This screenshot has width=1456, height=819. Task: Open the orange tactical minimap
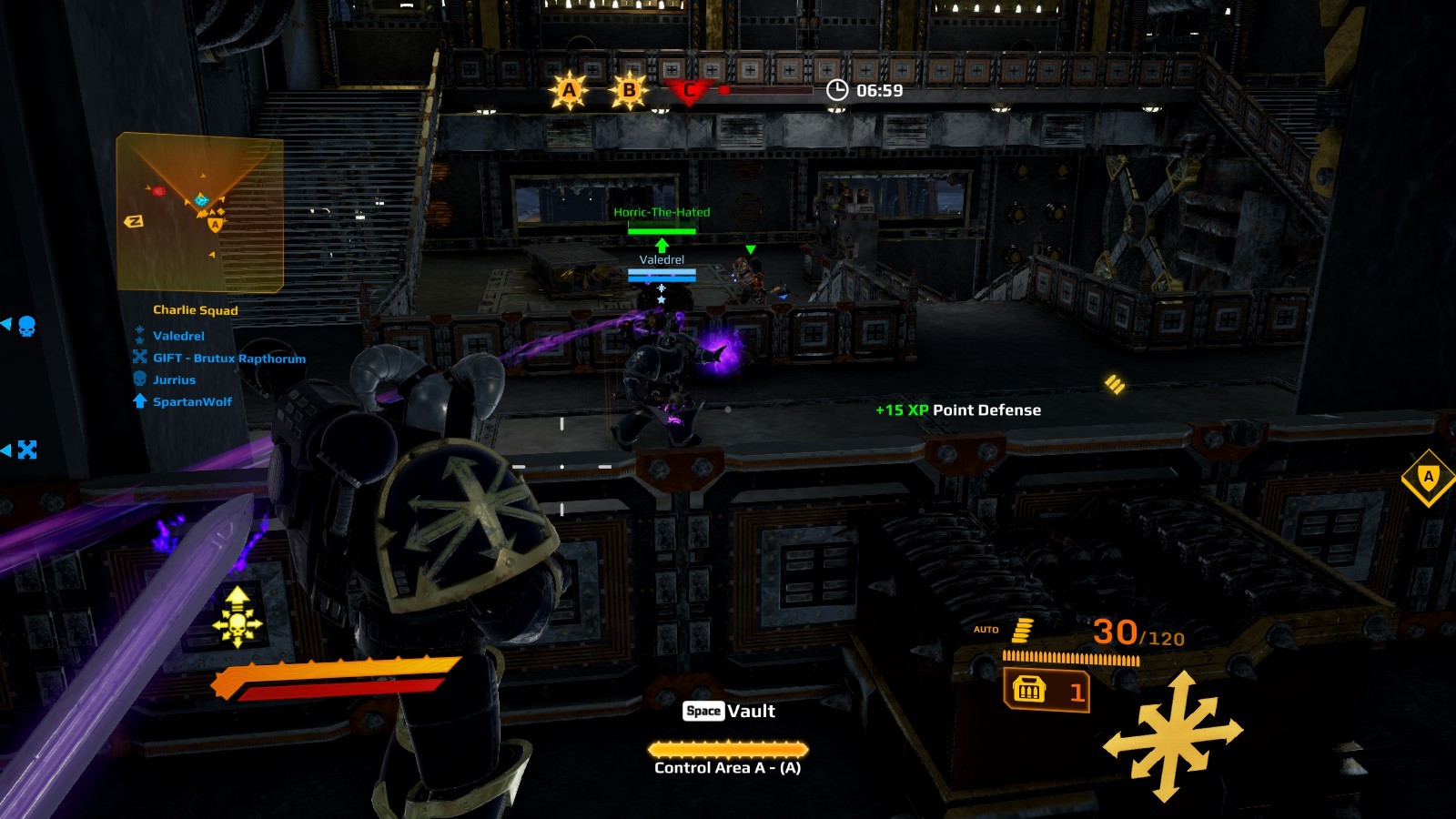pyautogui.click(x=199, y=212)
